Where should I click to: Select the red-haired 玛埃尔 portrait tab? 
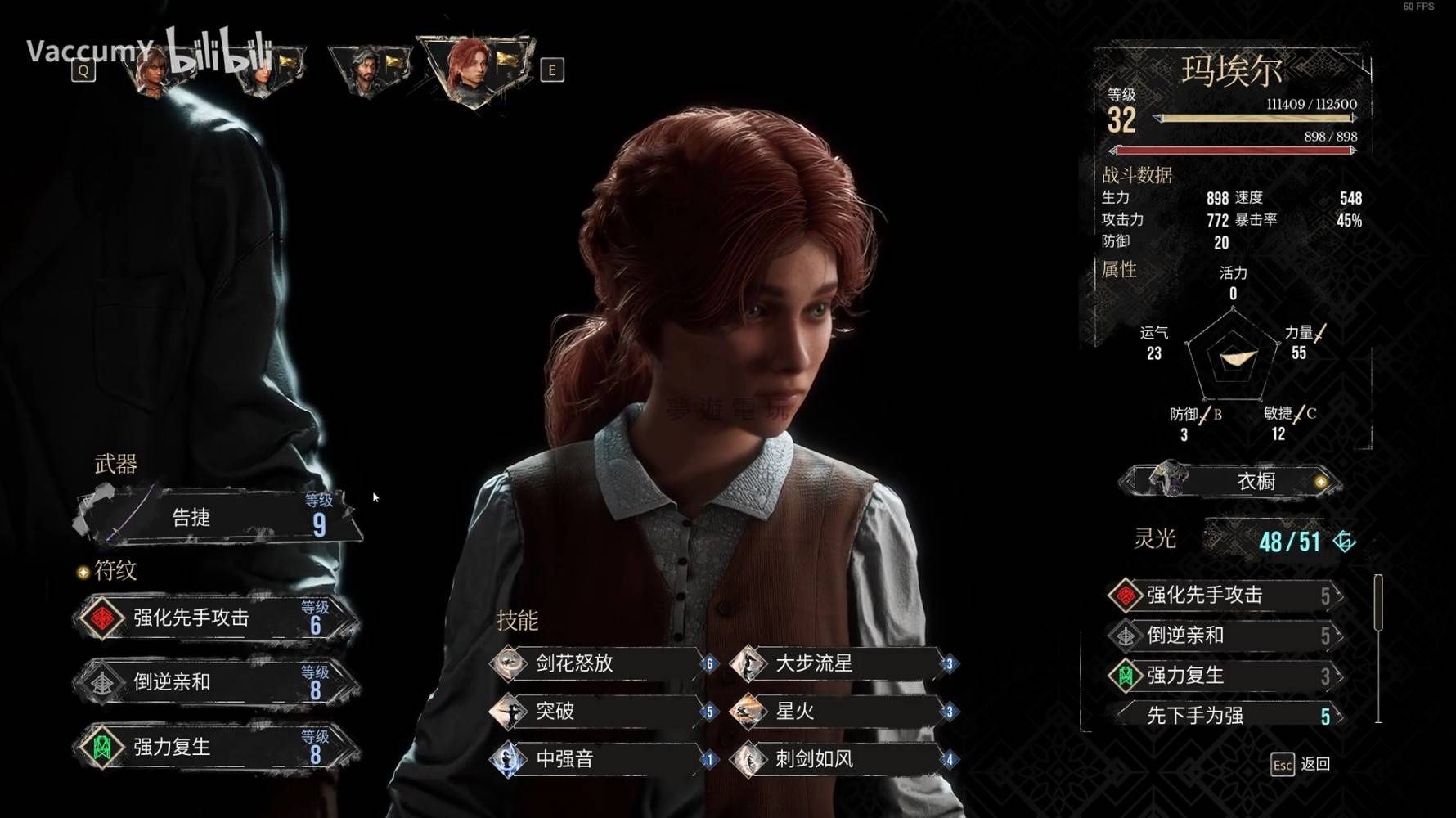474,67
